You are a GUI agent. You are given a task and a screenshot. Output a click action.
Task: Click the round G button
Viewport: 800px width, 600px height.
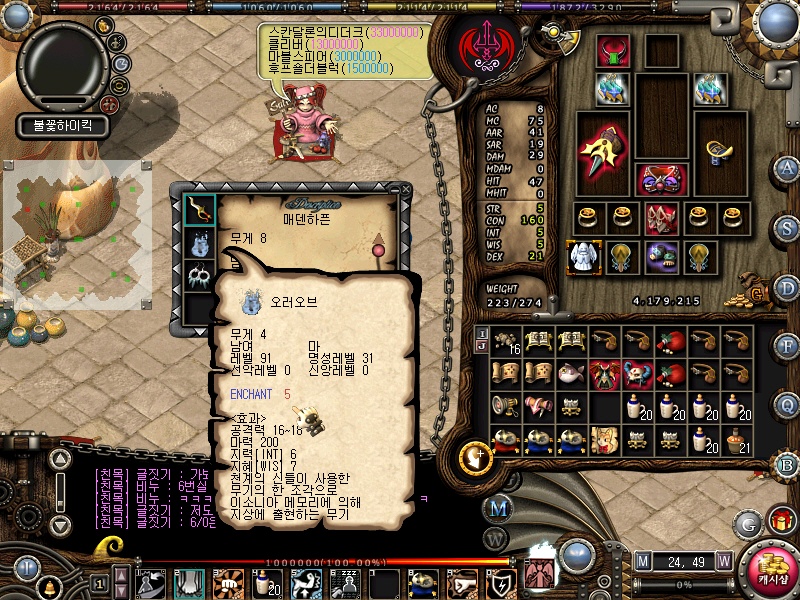747,522
